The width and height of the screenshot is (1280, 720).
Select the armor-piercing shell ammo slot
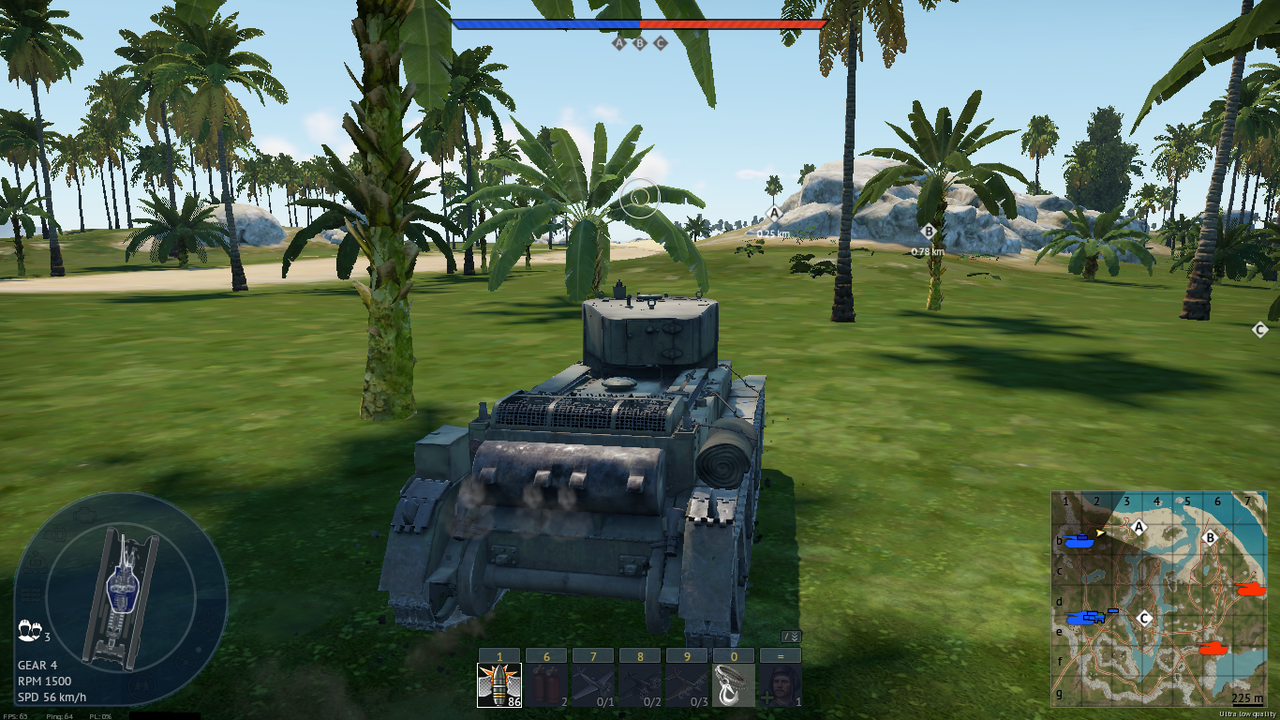click(x=498, y=685)
